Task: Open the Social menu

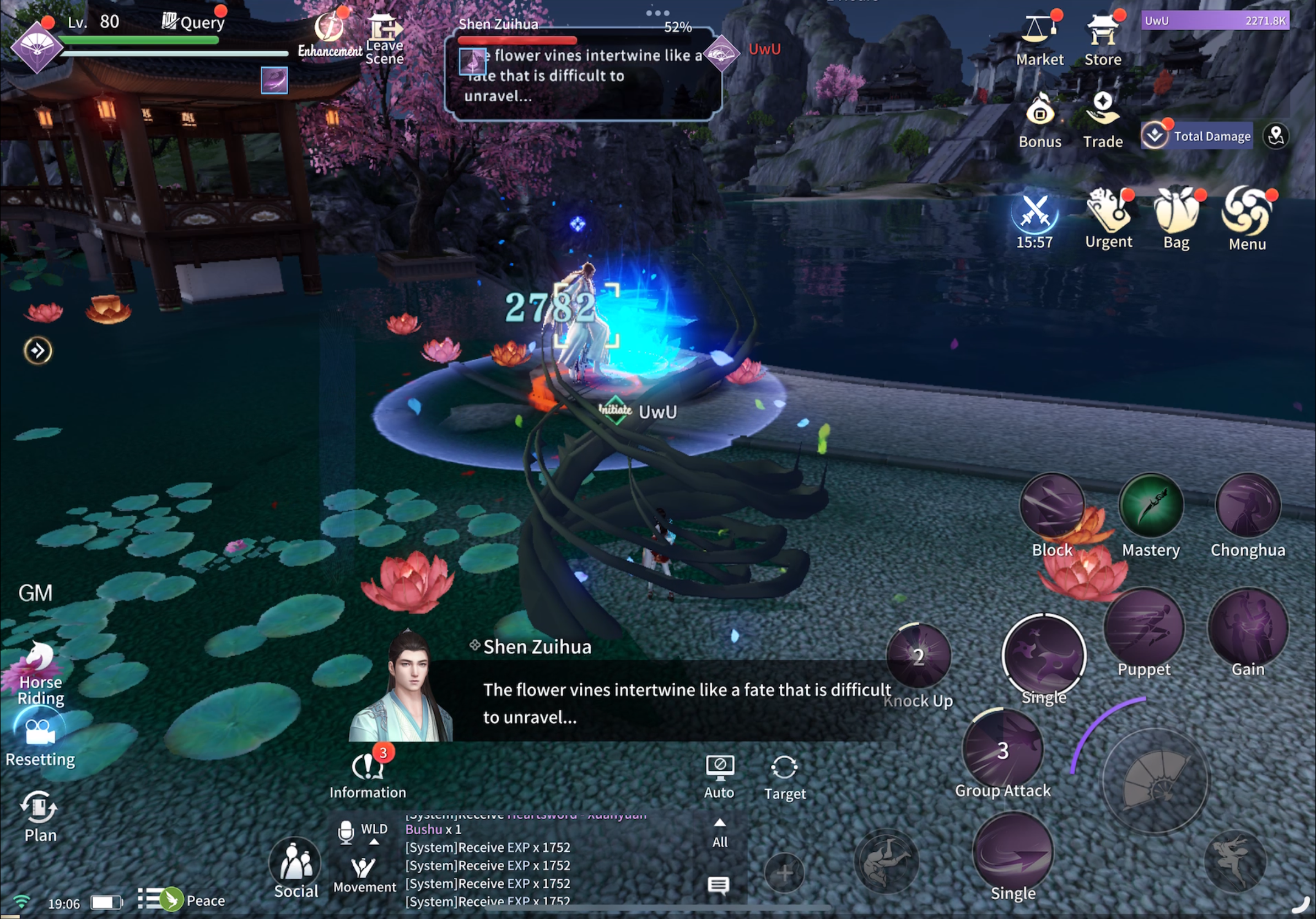Action: click(296, 866)
